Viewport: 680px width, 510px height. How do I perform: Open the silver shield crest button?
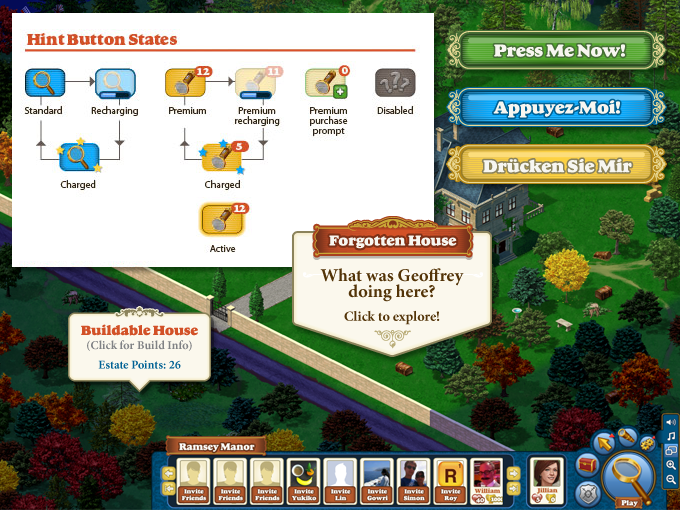[587, 490]
